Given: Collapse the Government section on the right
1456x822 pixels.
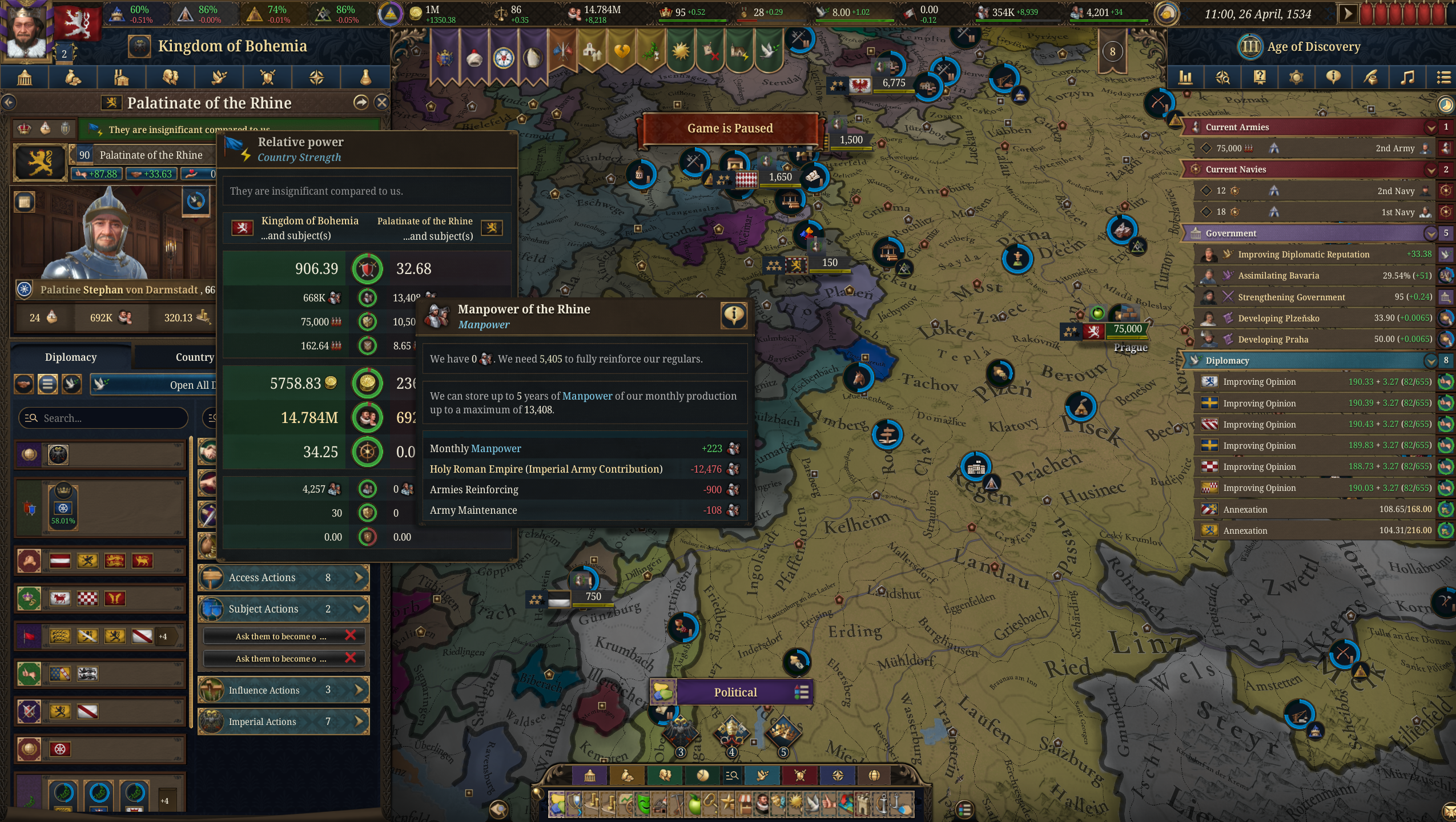Looking at the screenshot, I should pos(1431,233).
